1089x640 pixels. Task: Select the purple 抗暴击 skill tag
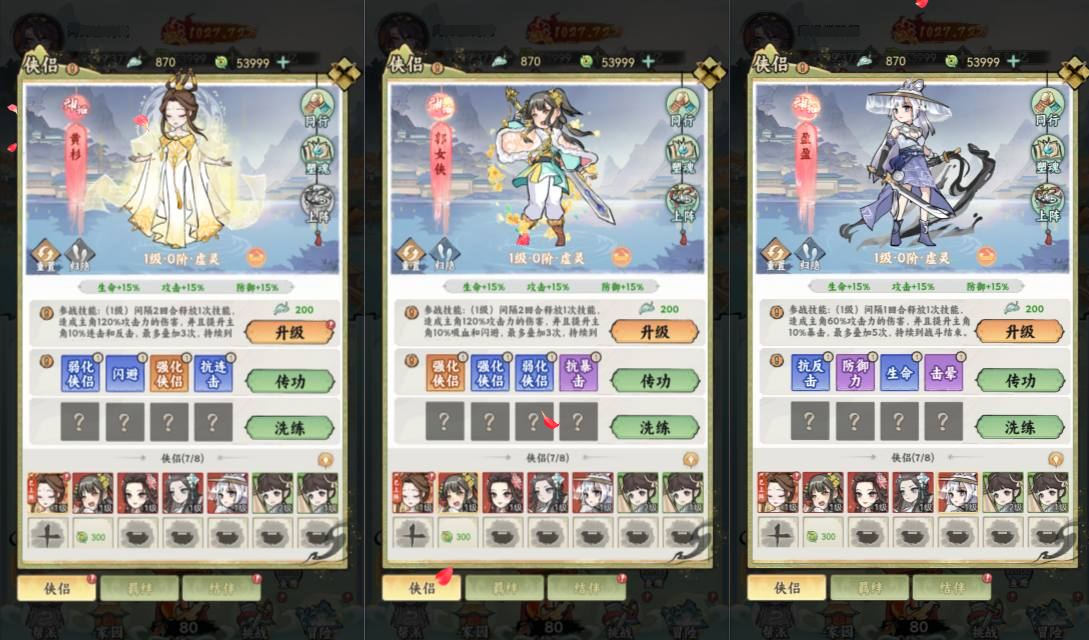[578, 373]
